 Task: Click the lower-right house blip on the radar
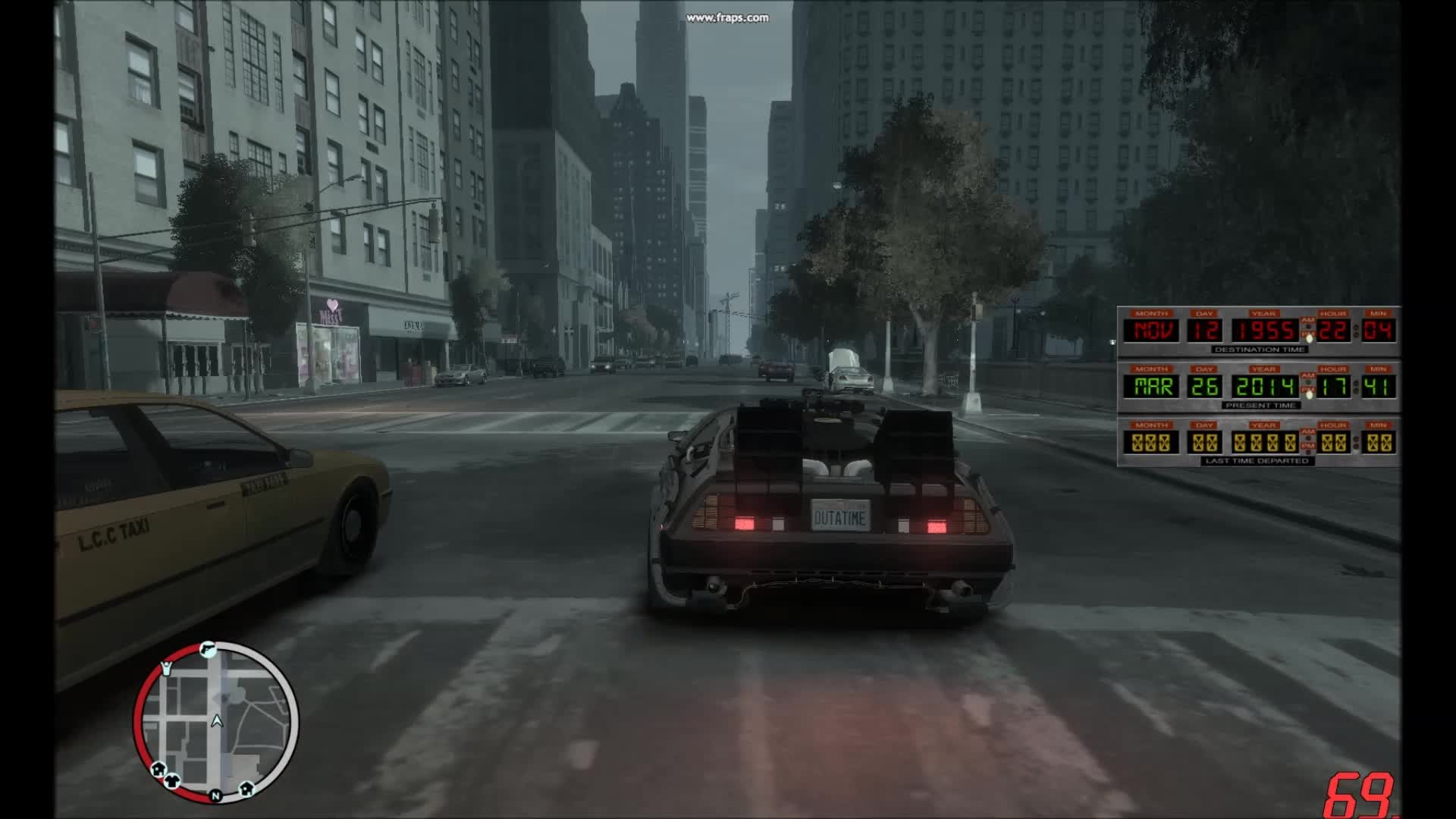click(x=246, y=789)
